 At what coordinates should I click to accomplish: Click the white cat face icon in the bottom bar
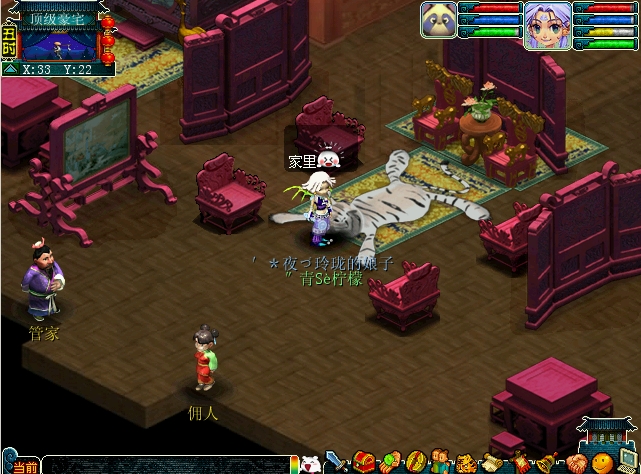point(310,464)
